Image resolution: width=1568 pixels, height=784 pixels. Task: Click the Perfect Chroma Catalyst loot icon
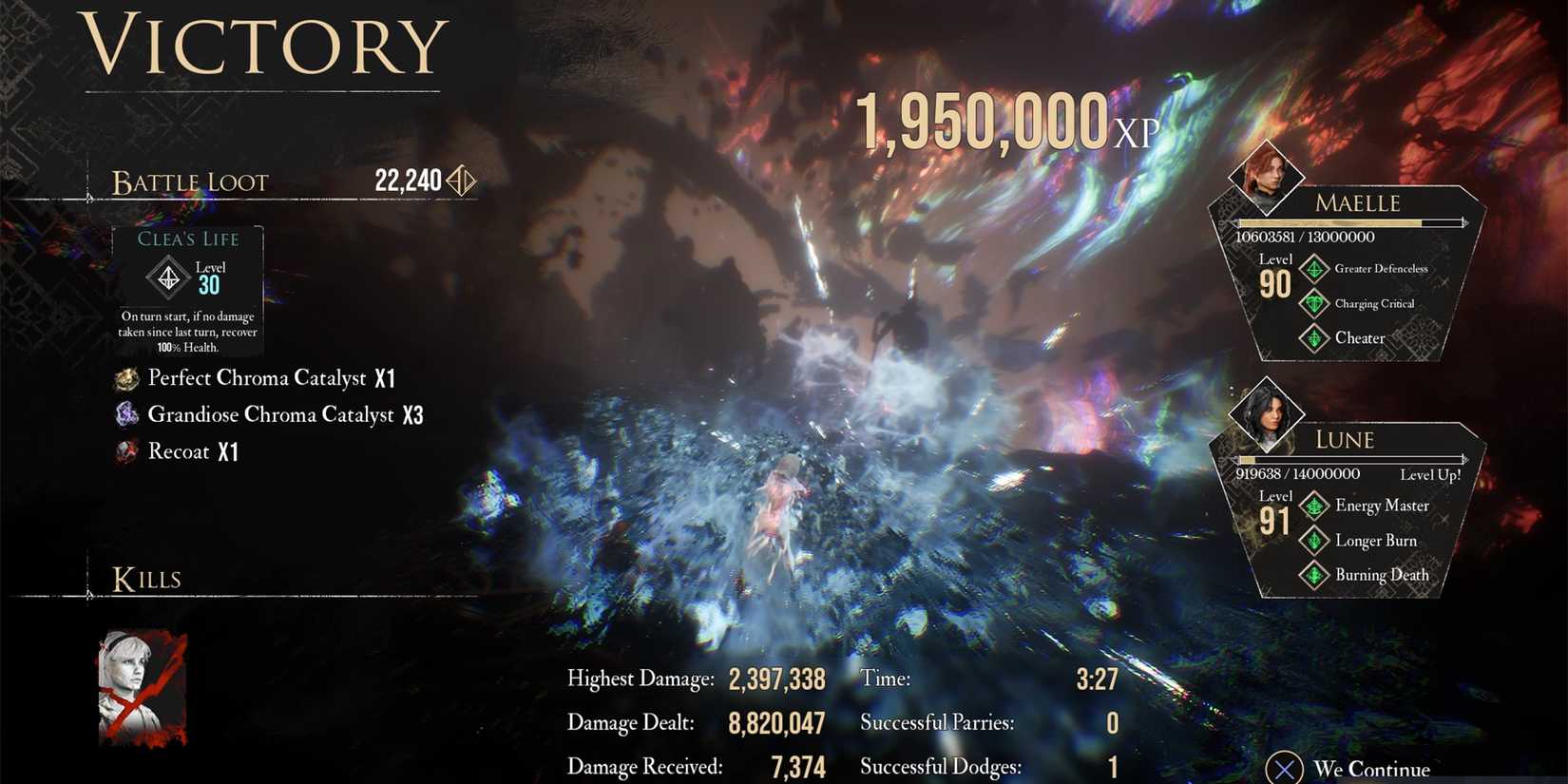point(127,377)
